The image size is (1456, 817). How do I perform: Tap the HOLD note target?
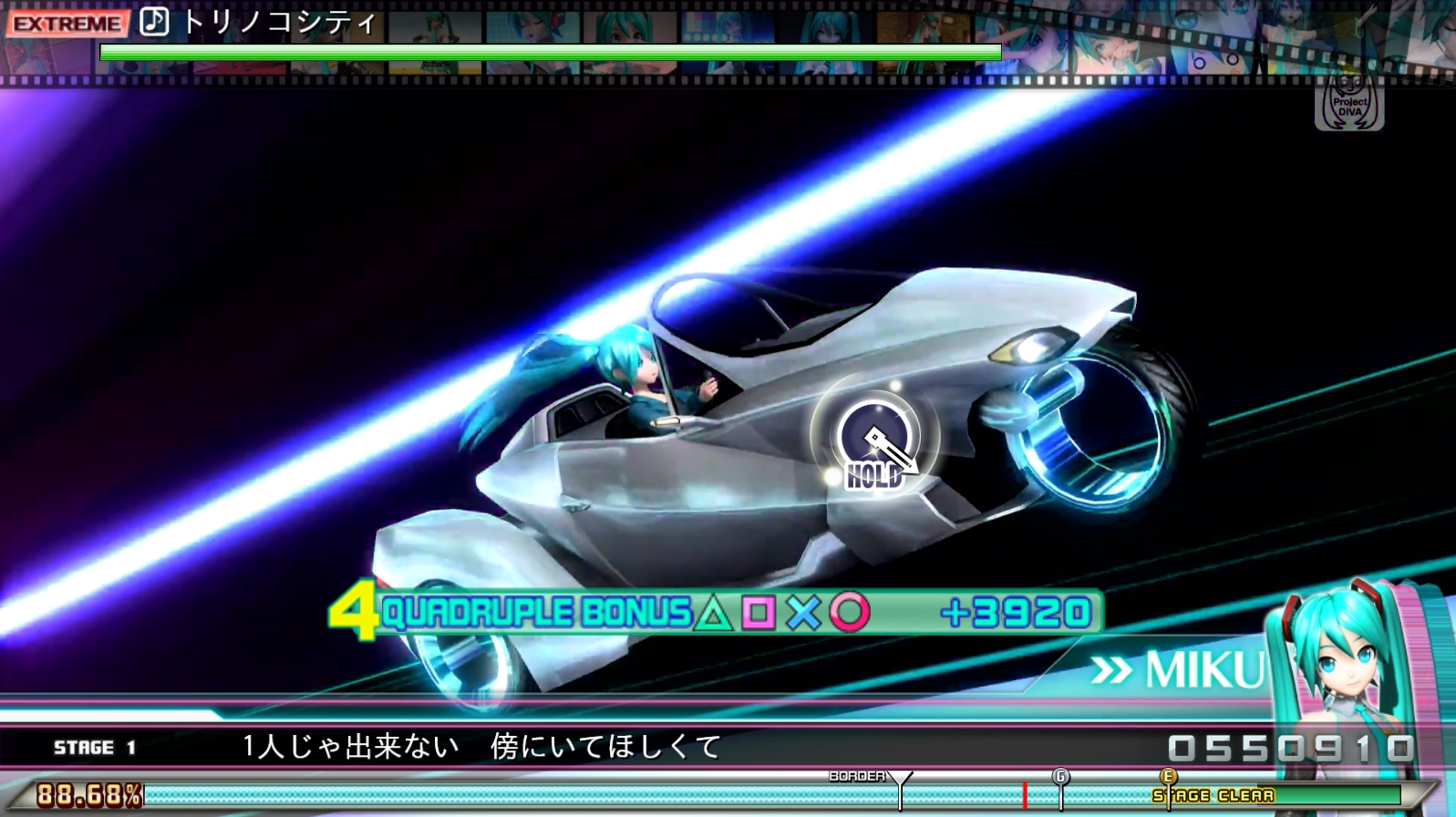[x=873, y=440]
